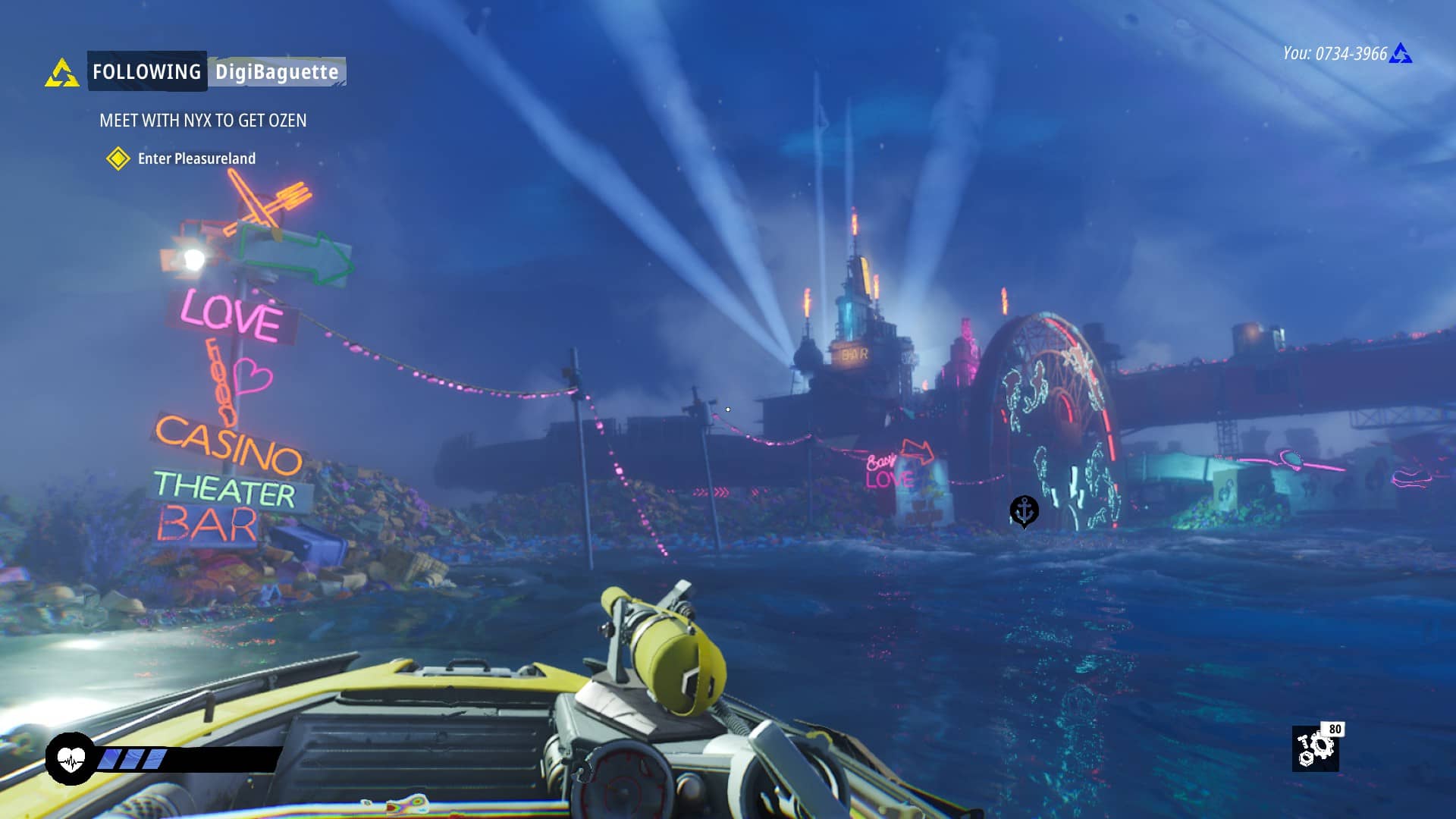This screenshot has width=1456, height=819.
Task: Open the Enter Pleasureland objective tracker
Action: 196,158
